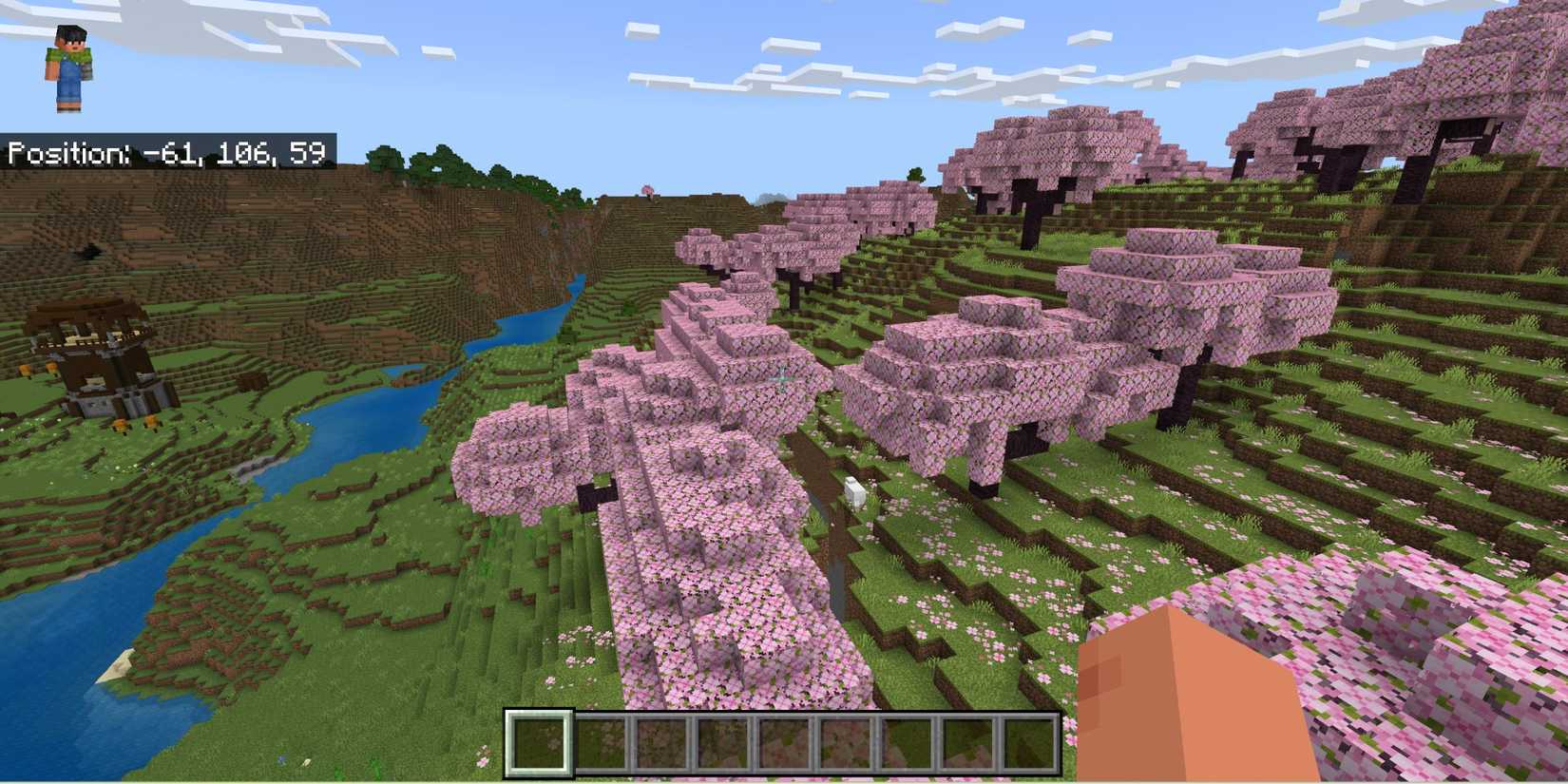Click the crosshair at screen center
The width and height of the screenshot is (1568, 784).
click(781, 379)
